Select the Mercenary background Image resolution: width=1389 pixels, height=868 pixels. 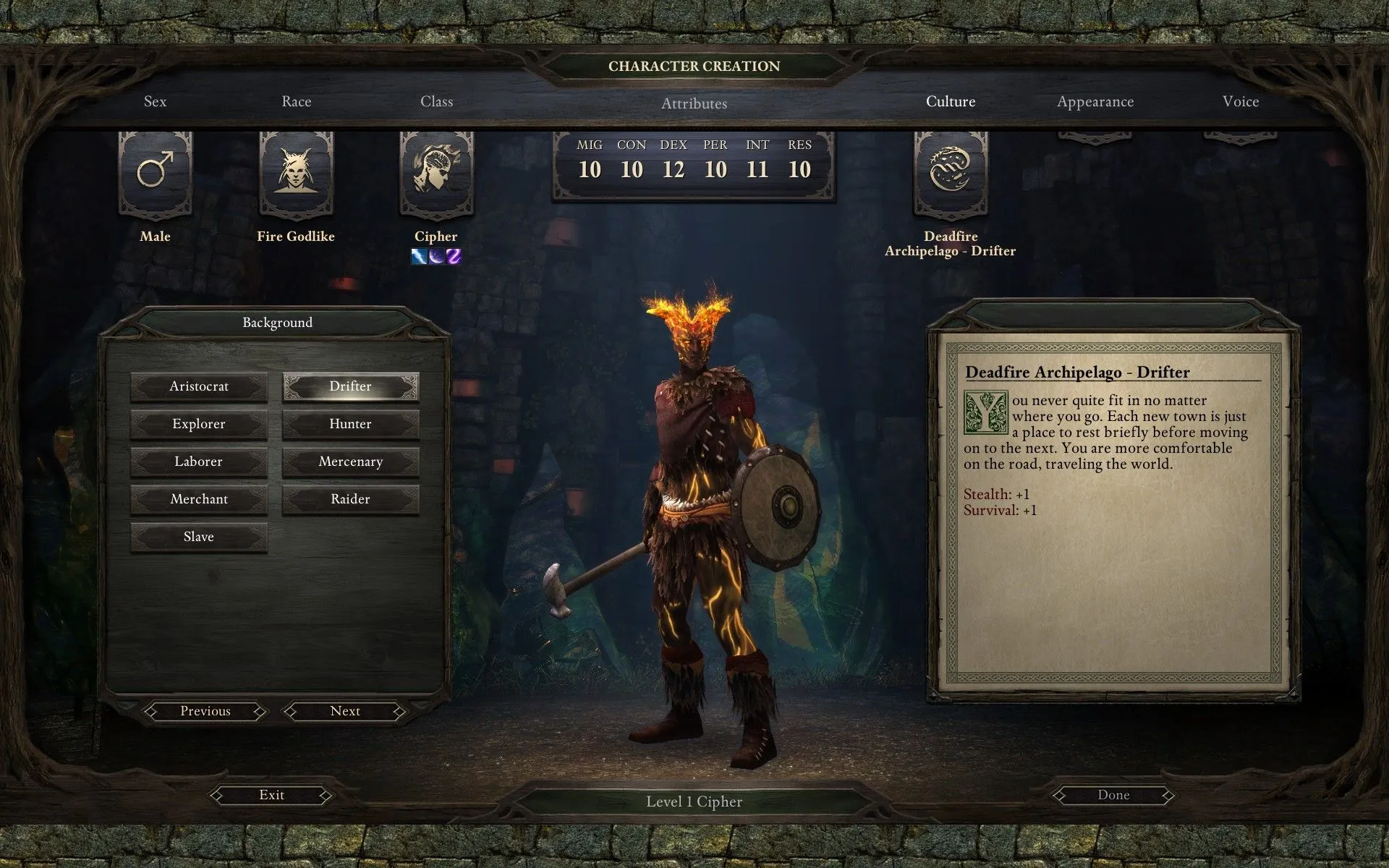point(350,461)
